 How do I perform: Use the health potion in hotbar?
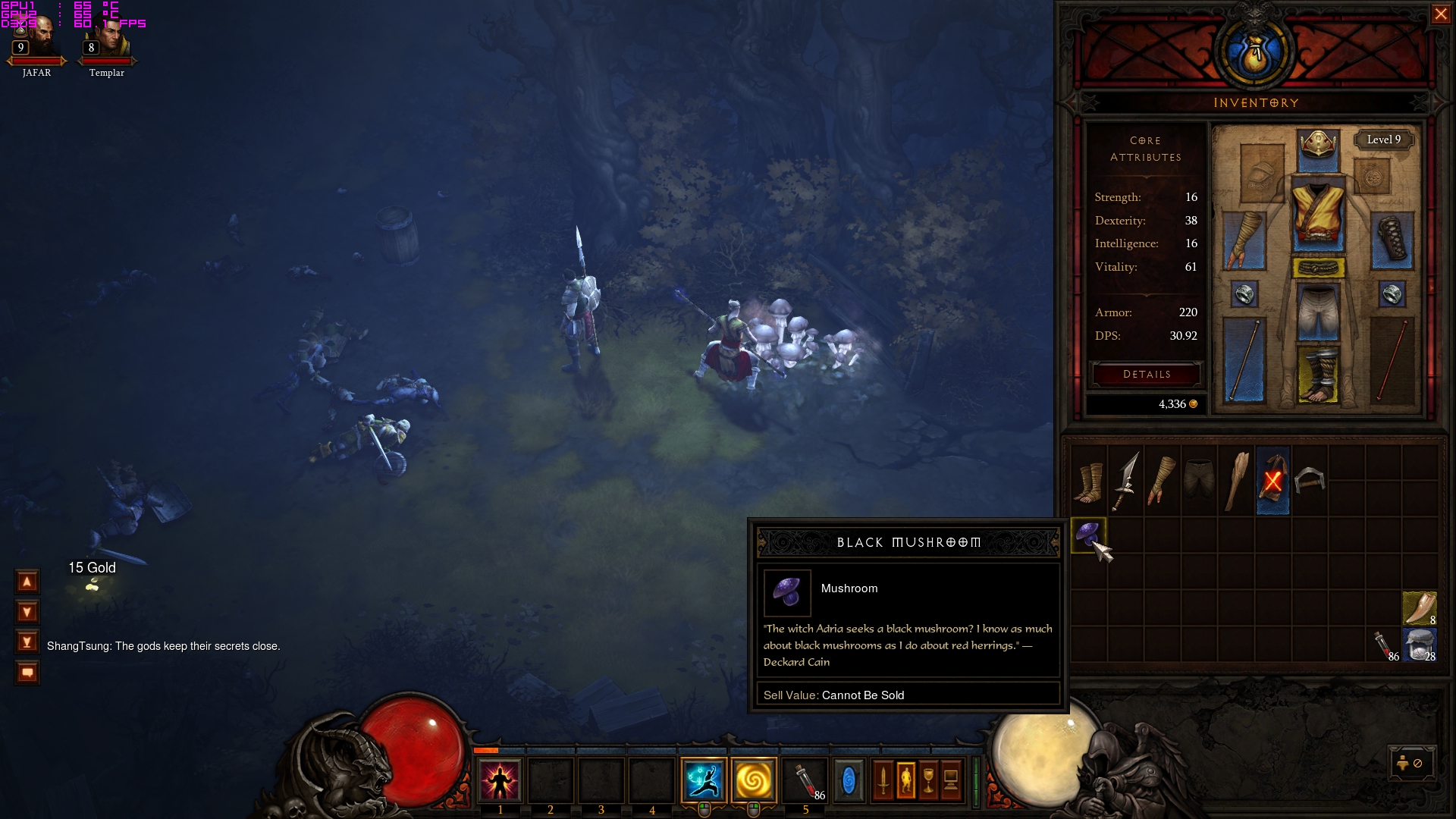coord(805,780)
